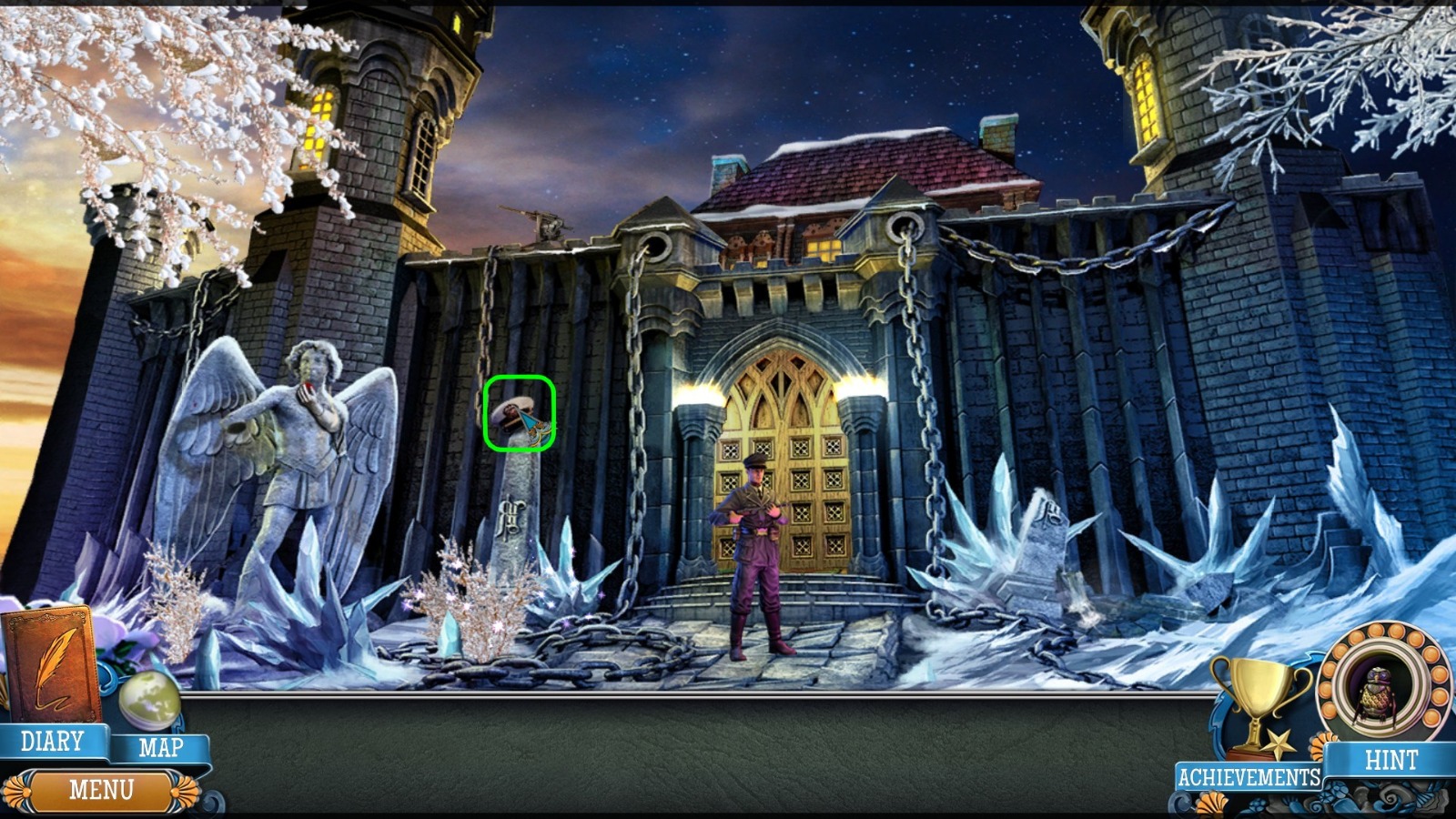Select the ACHIEVEMENTS label

[x=1249, y=776]
